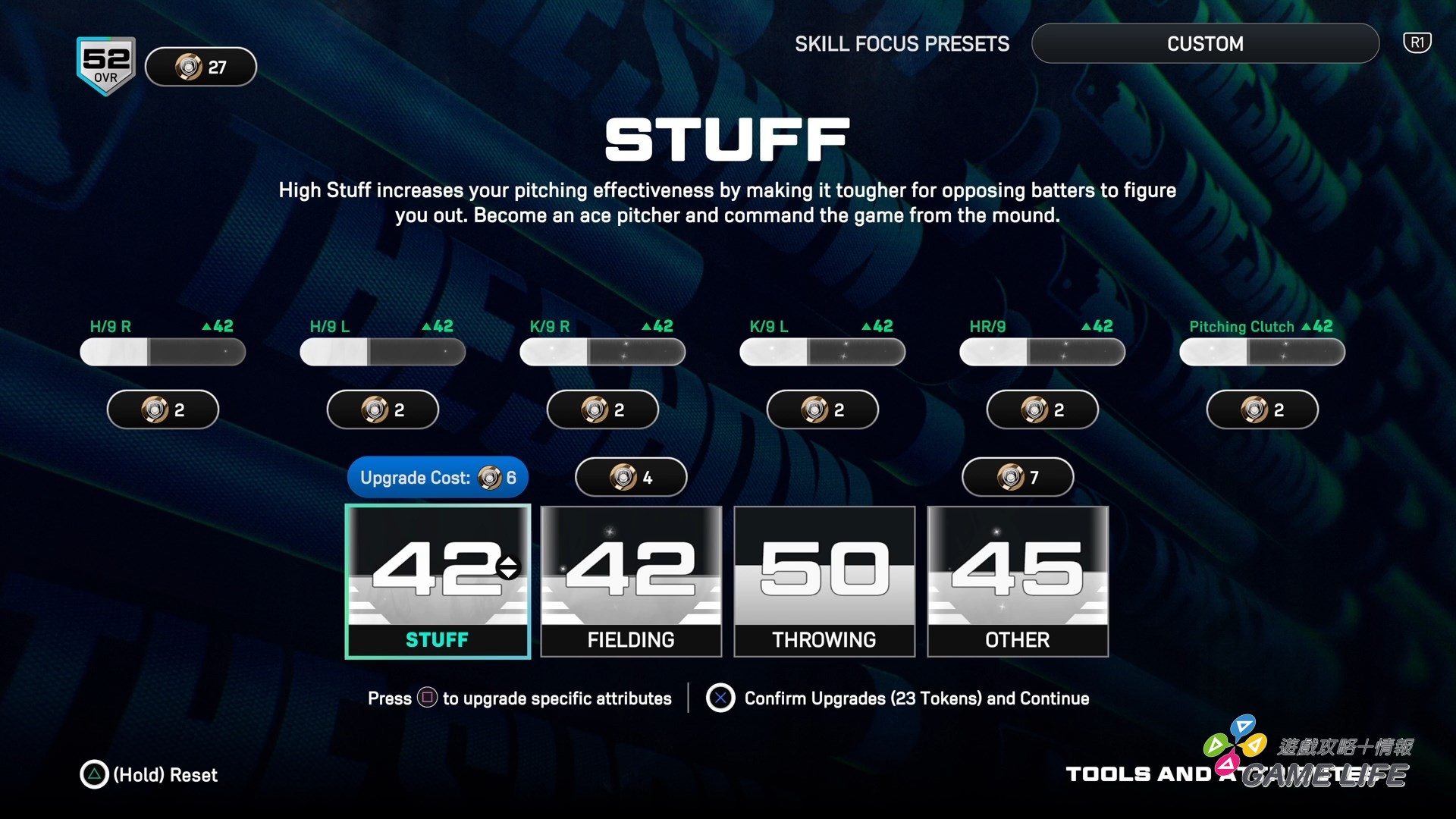Image resolution: width=1456 pixels, height=819 pixels.
Task: Click the K/9 L progress bar
Action: pos(822,351)
